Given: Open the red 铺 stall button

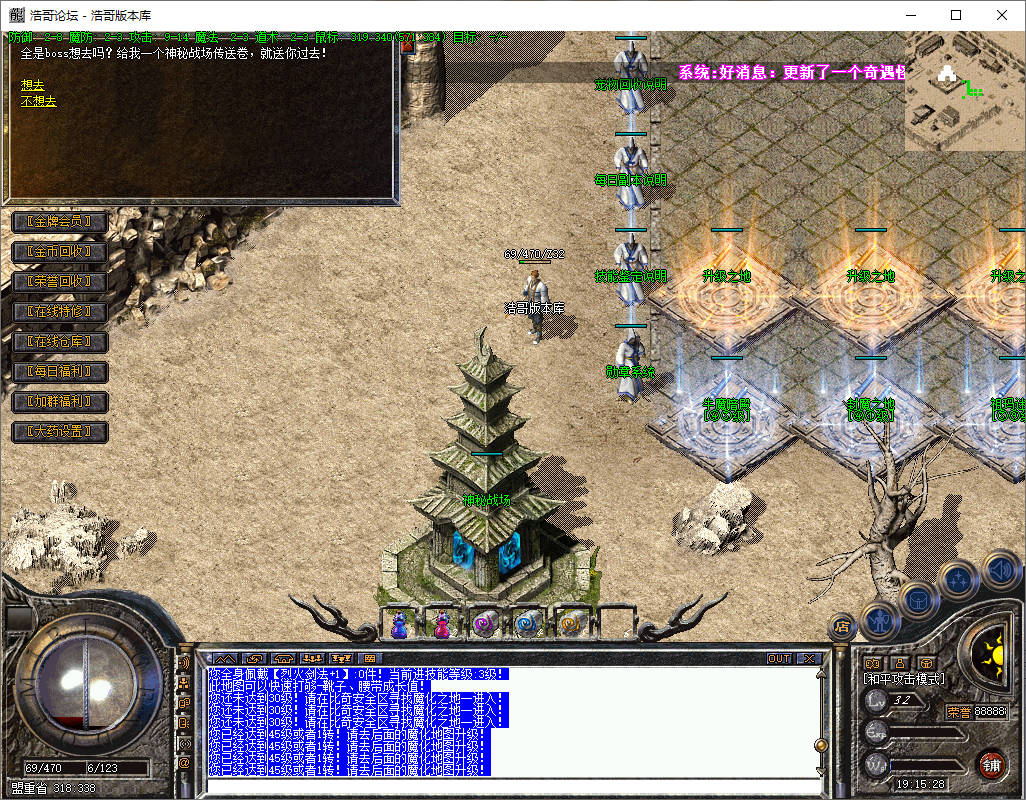Looking at the screenshot, I should (991, 765).
